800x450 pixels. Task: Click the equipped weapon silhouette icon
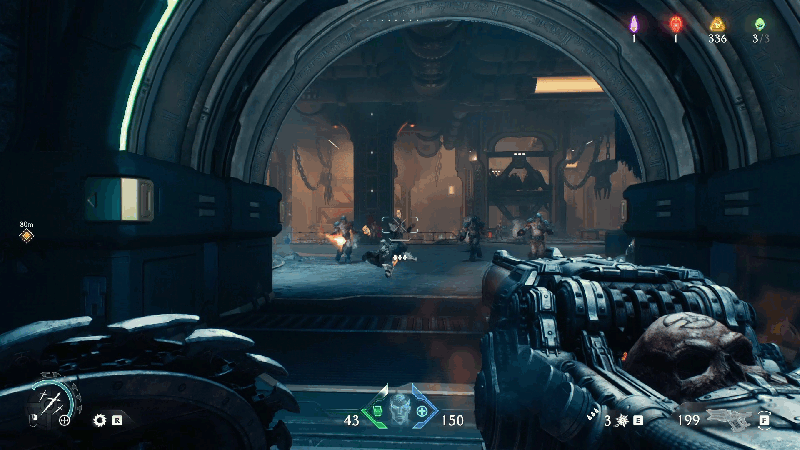[728, 419]
